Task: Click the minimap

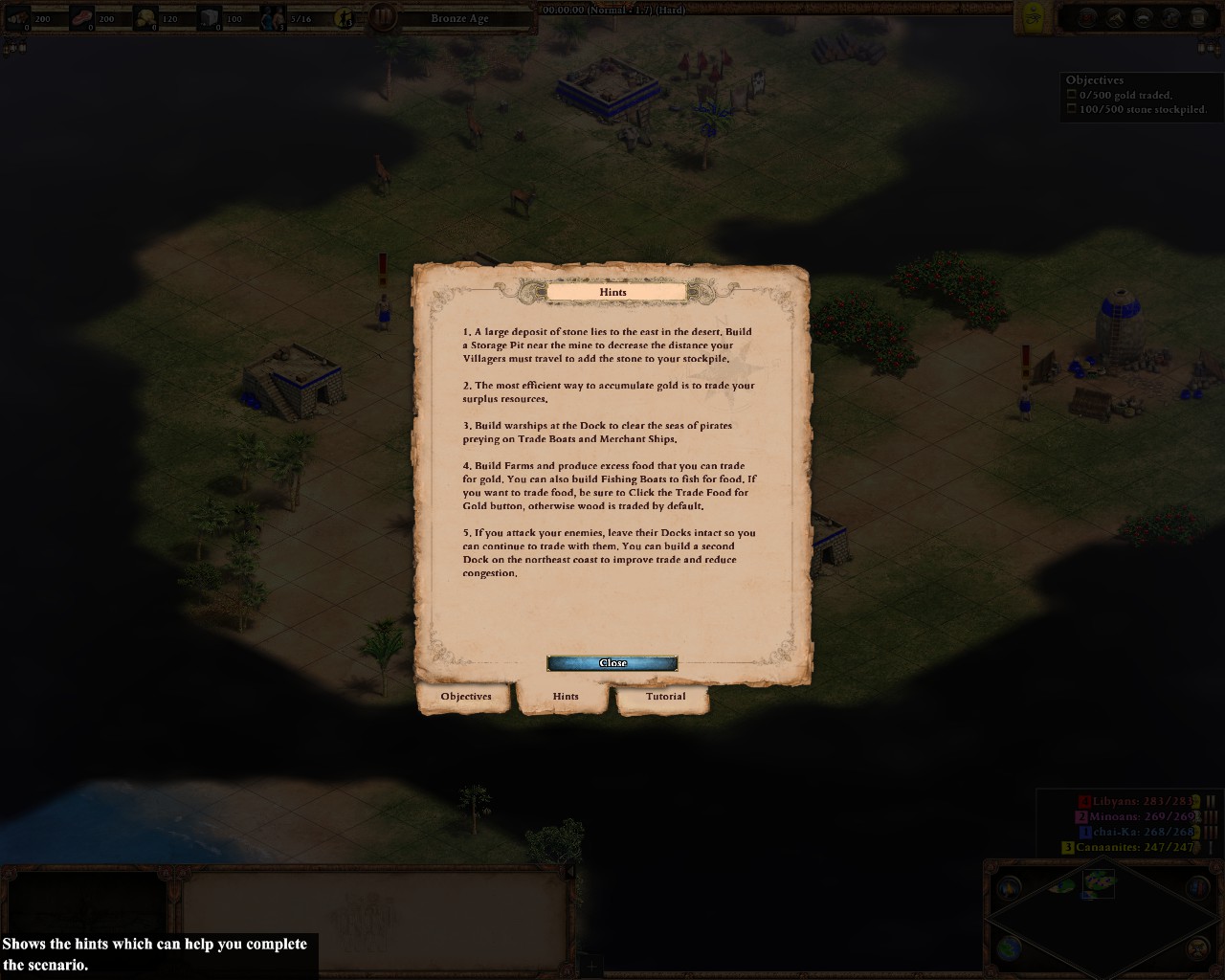Action: point(1102,917)
